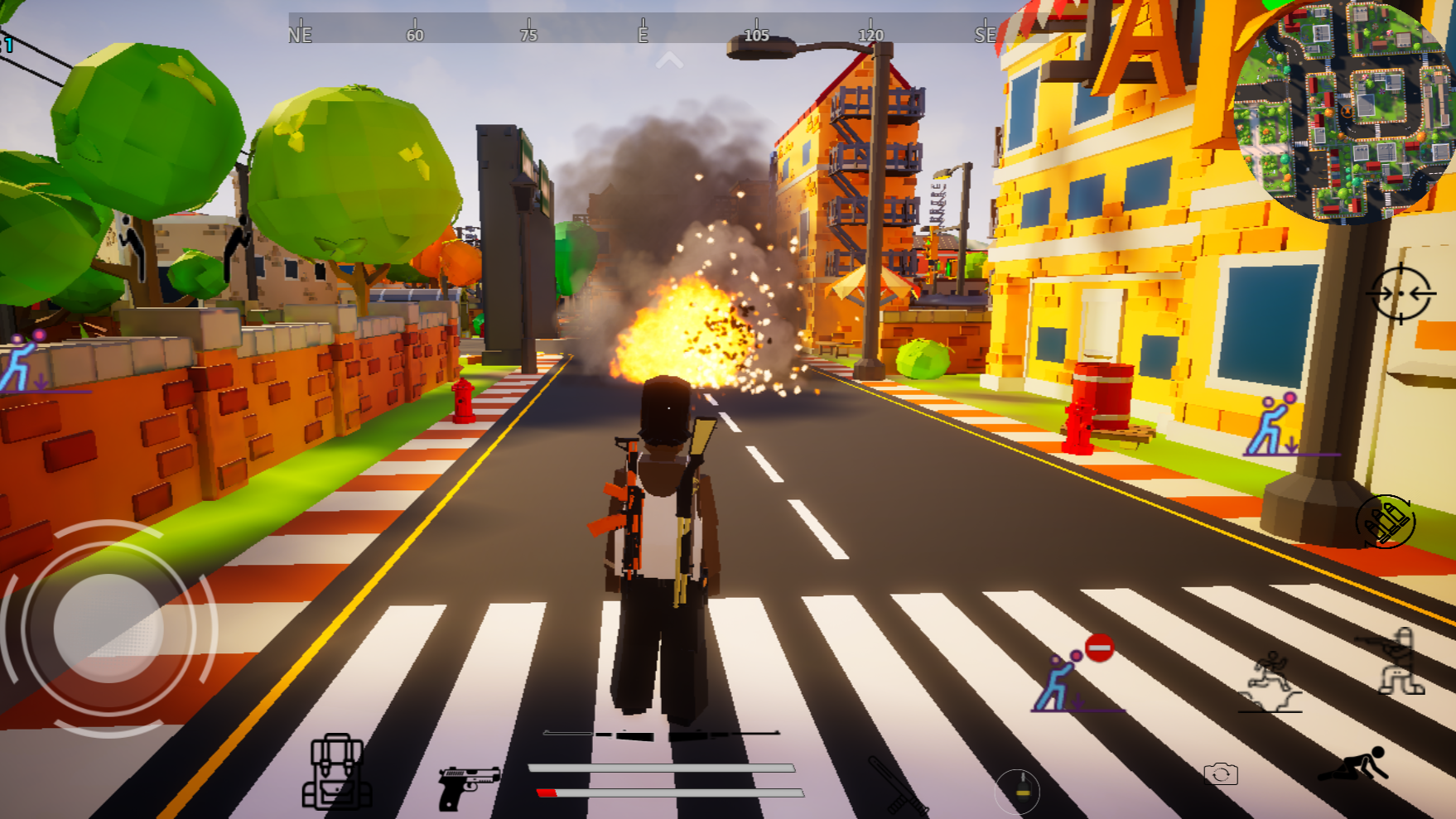The width and height of the screenshot is (1456, 819).
Task: Select the pistol sidearm icon
Action: pos(468,787)
